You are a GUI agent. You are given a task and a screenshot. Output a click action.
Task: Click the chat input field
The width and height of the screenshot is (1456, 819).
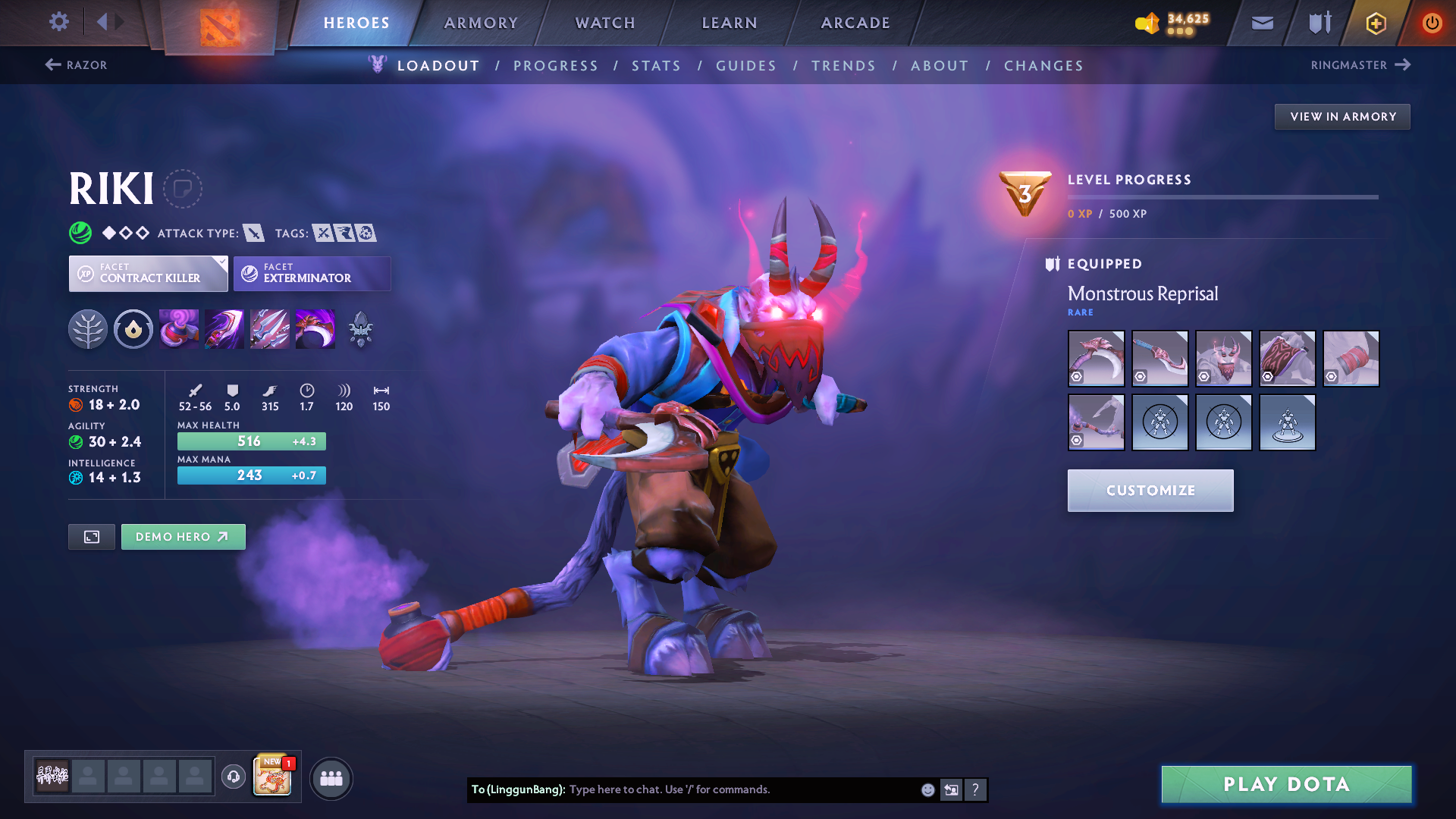click(728, 789)
